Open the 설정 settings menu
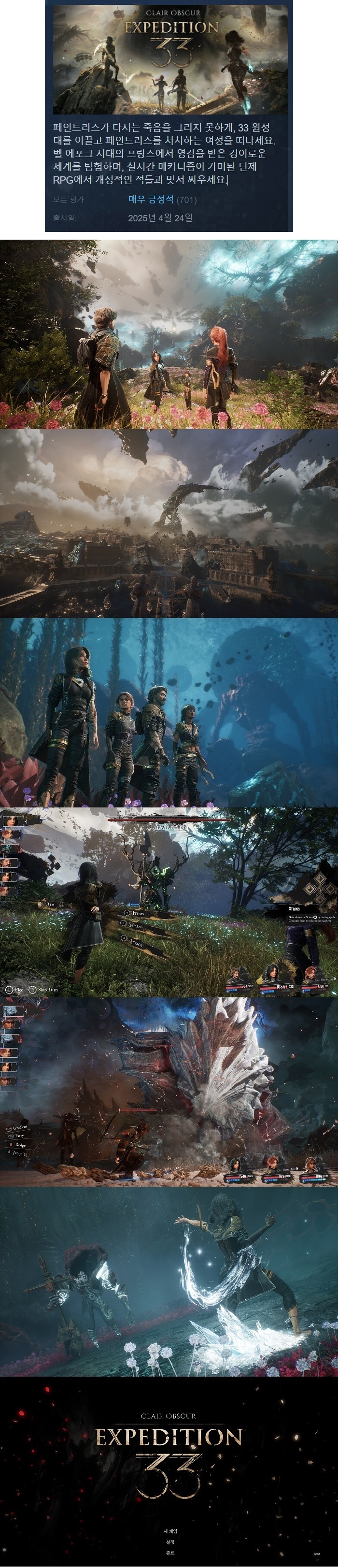This screenshot has height=1568, width=338. 169,1542
